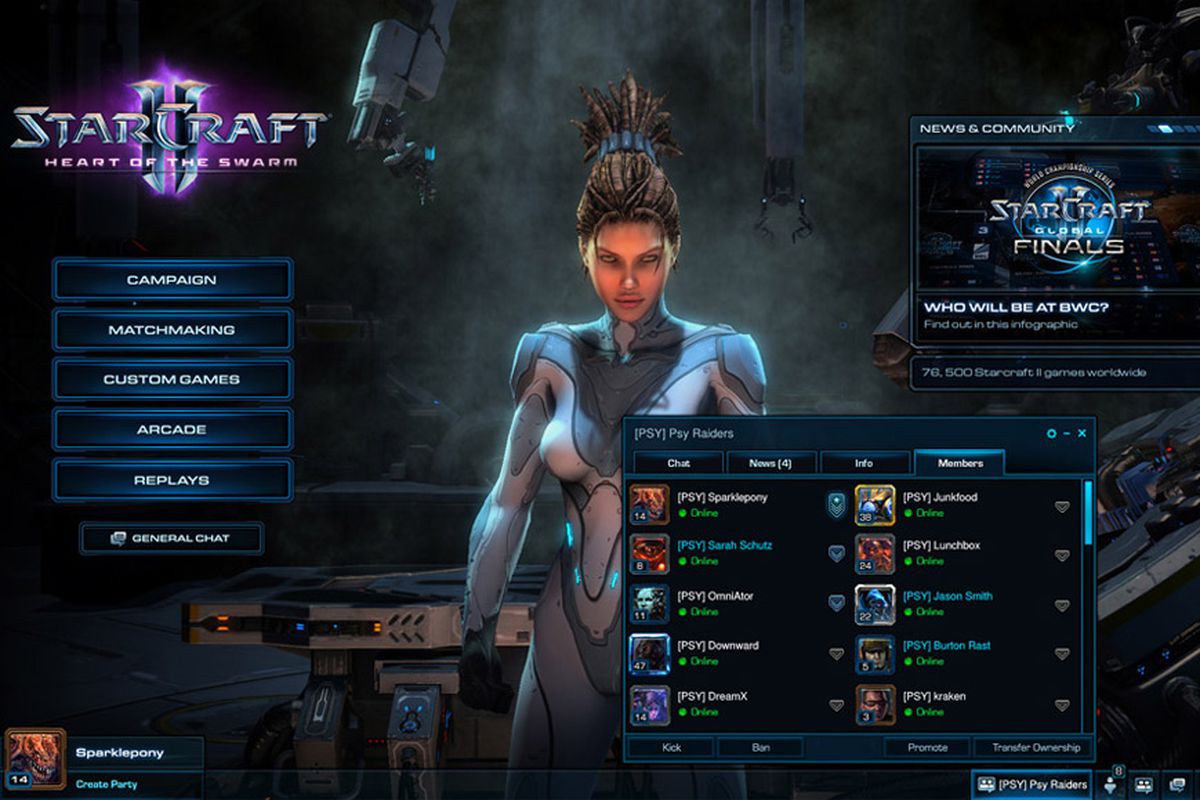This screenshot has height=800, width=1200.
Task: Open General Chat
Action: 171,538
